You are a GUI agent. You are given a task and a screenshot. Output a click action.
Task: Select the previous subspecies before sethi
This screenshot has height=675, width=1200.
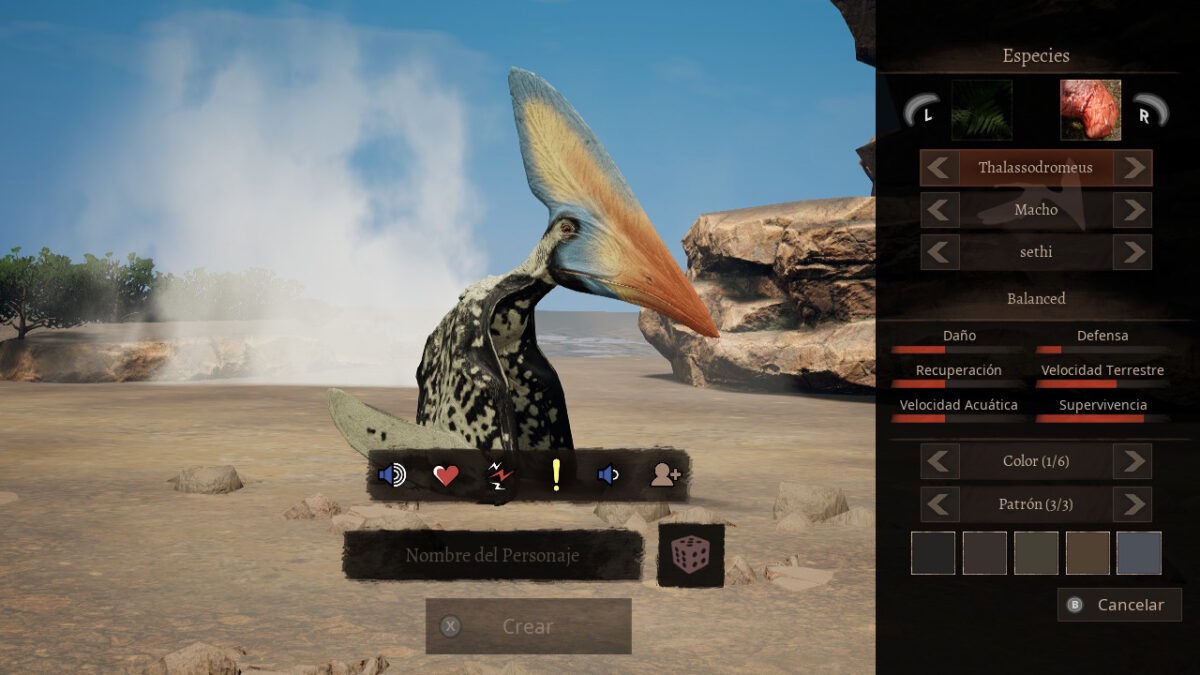click(x=940, y=252)
